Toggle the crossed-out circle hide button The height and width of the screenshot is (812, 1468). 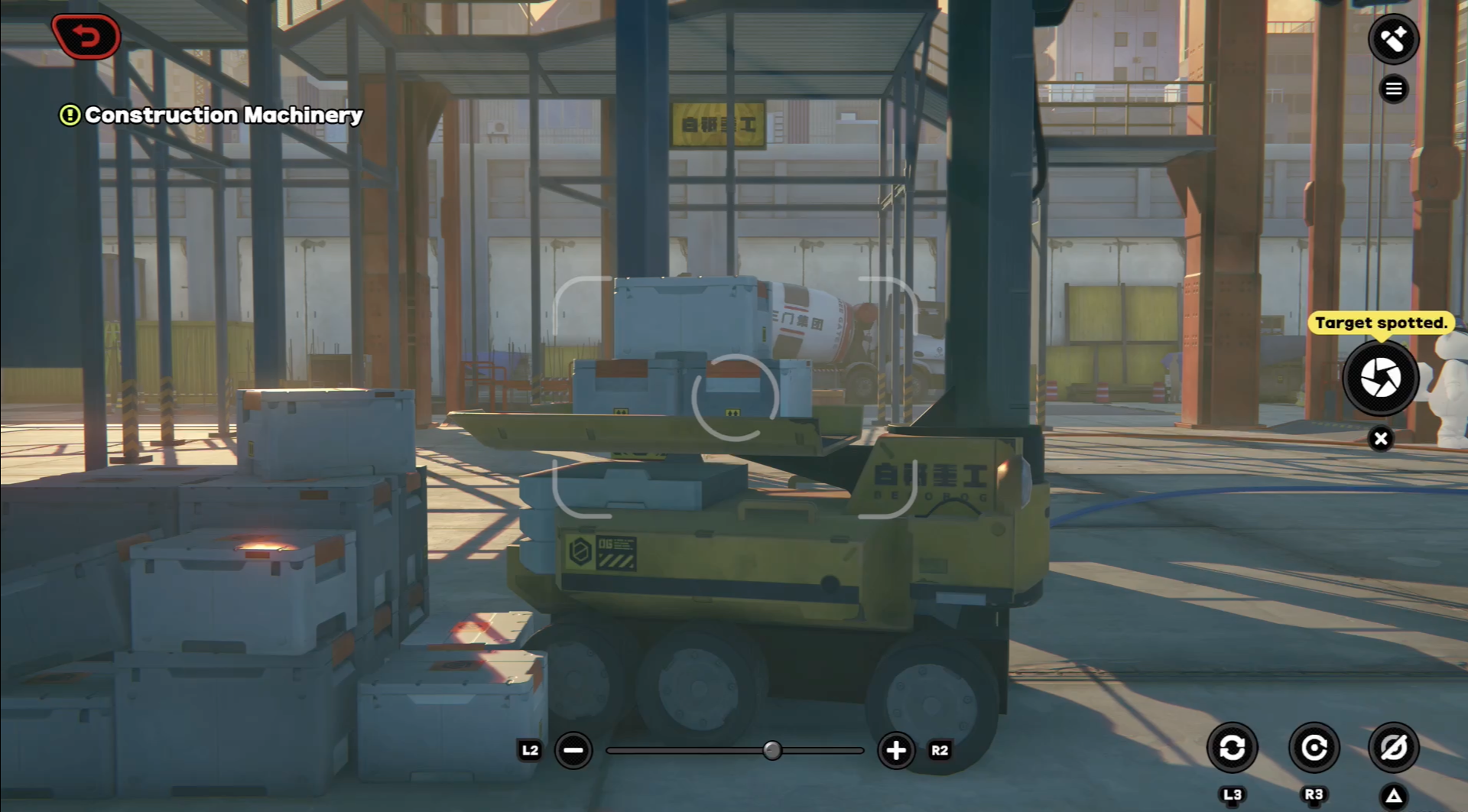tap(1393, 747)
